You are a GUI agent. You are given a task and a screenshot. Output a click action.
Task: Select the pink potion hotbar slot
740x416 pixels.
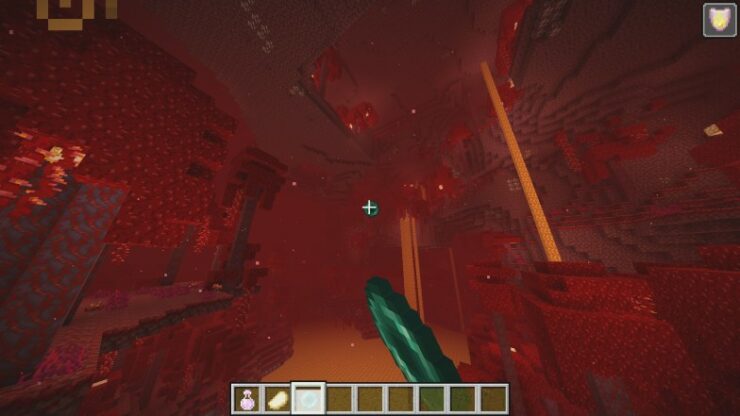[246, 398]
